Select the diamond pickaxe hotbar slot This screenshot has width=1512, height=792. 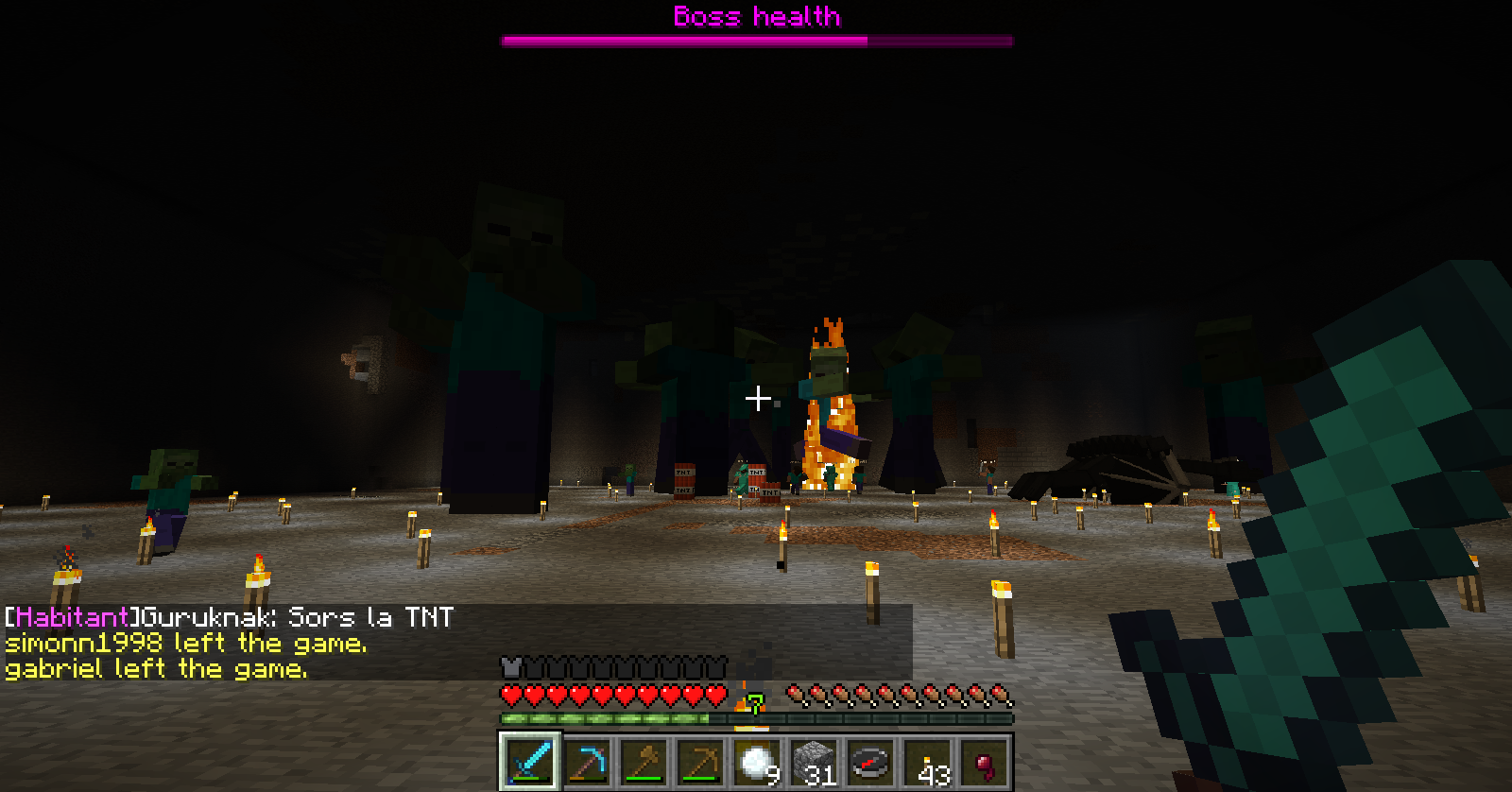587,762
